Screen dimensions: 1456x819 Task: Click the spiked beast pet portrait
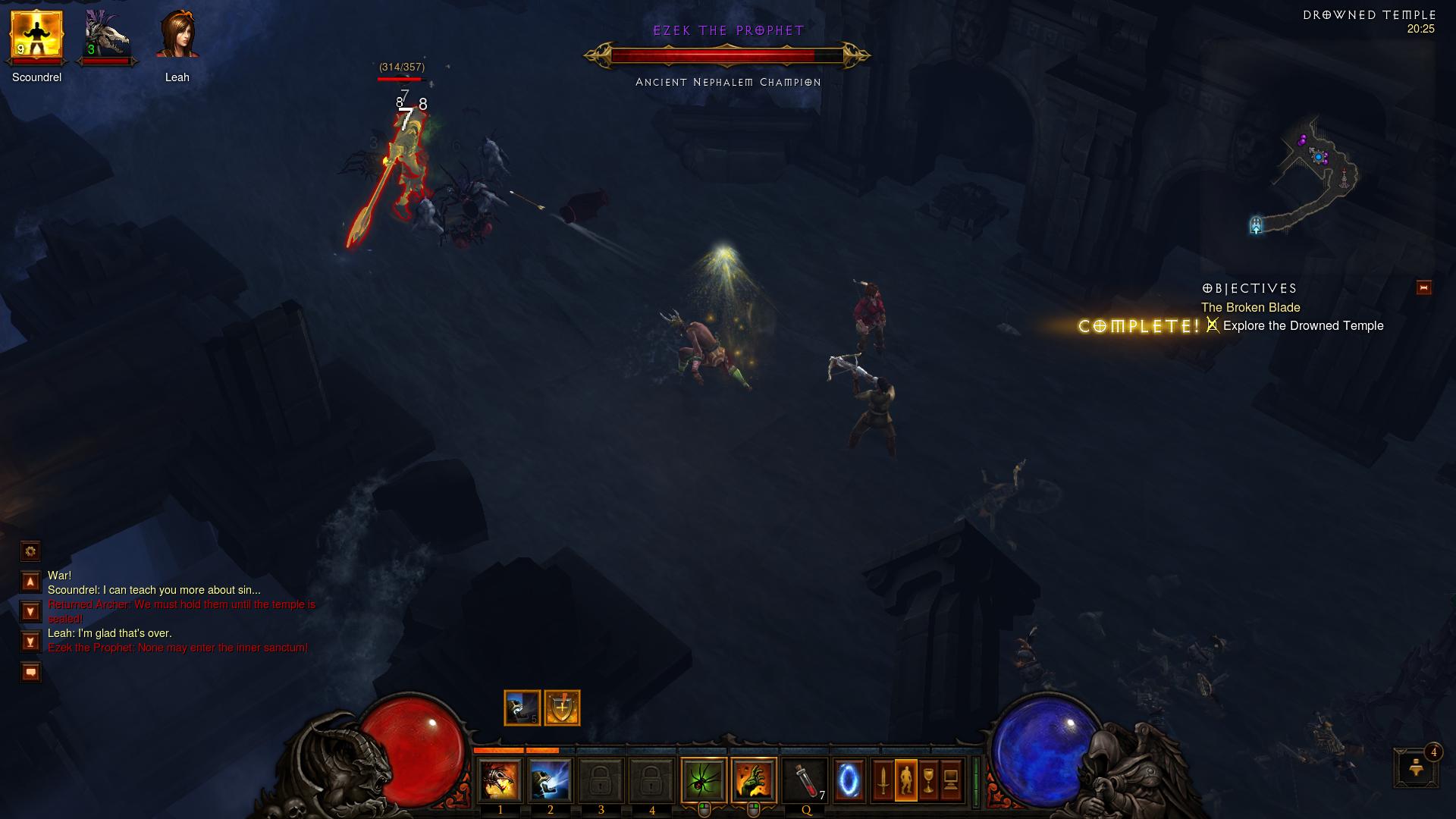pyautogui.click(x=105, y=36)
